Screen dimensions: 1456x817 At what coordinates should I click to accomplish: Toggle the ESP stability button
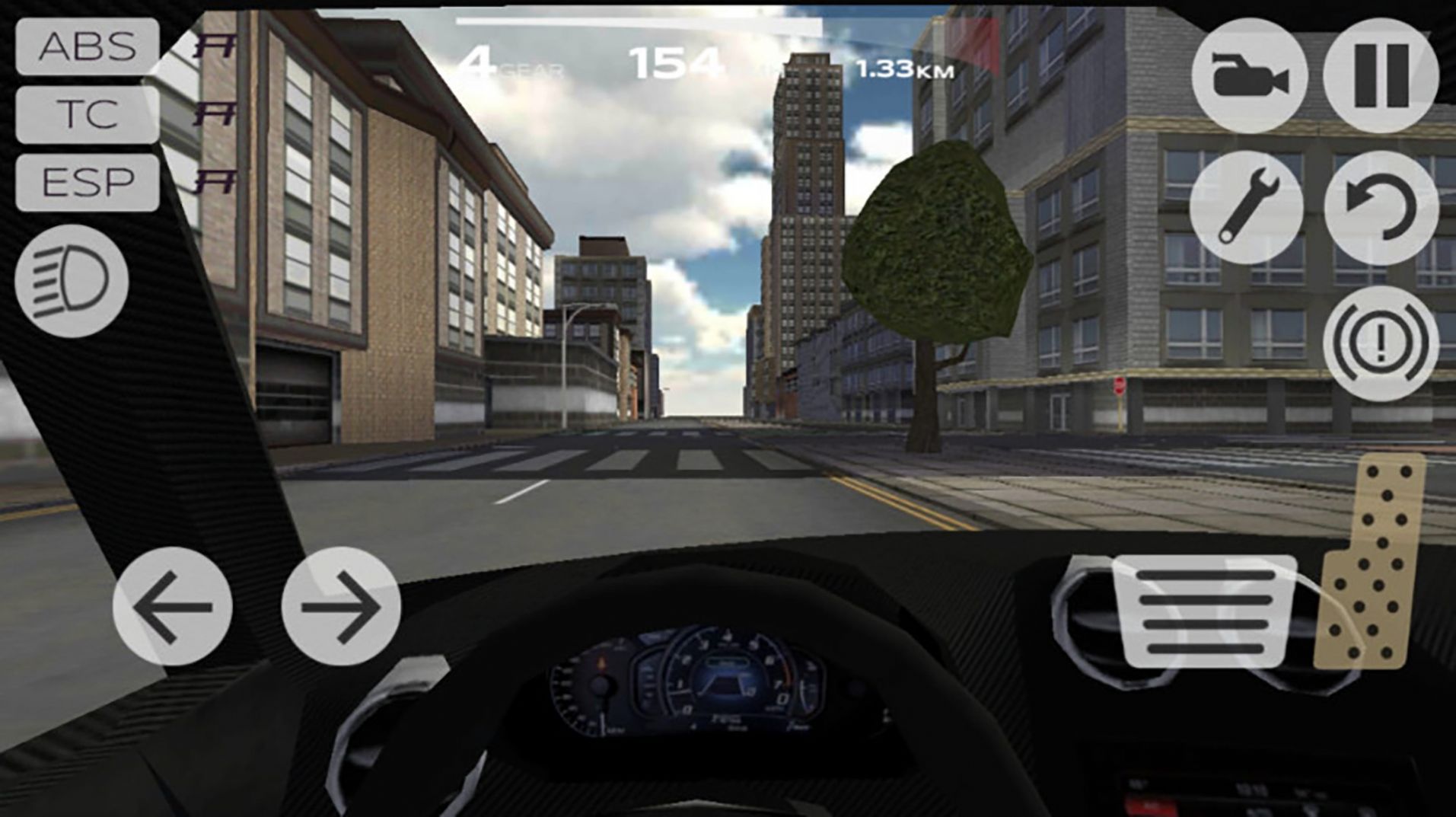pyautogui.click(x=87, y=183)
